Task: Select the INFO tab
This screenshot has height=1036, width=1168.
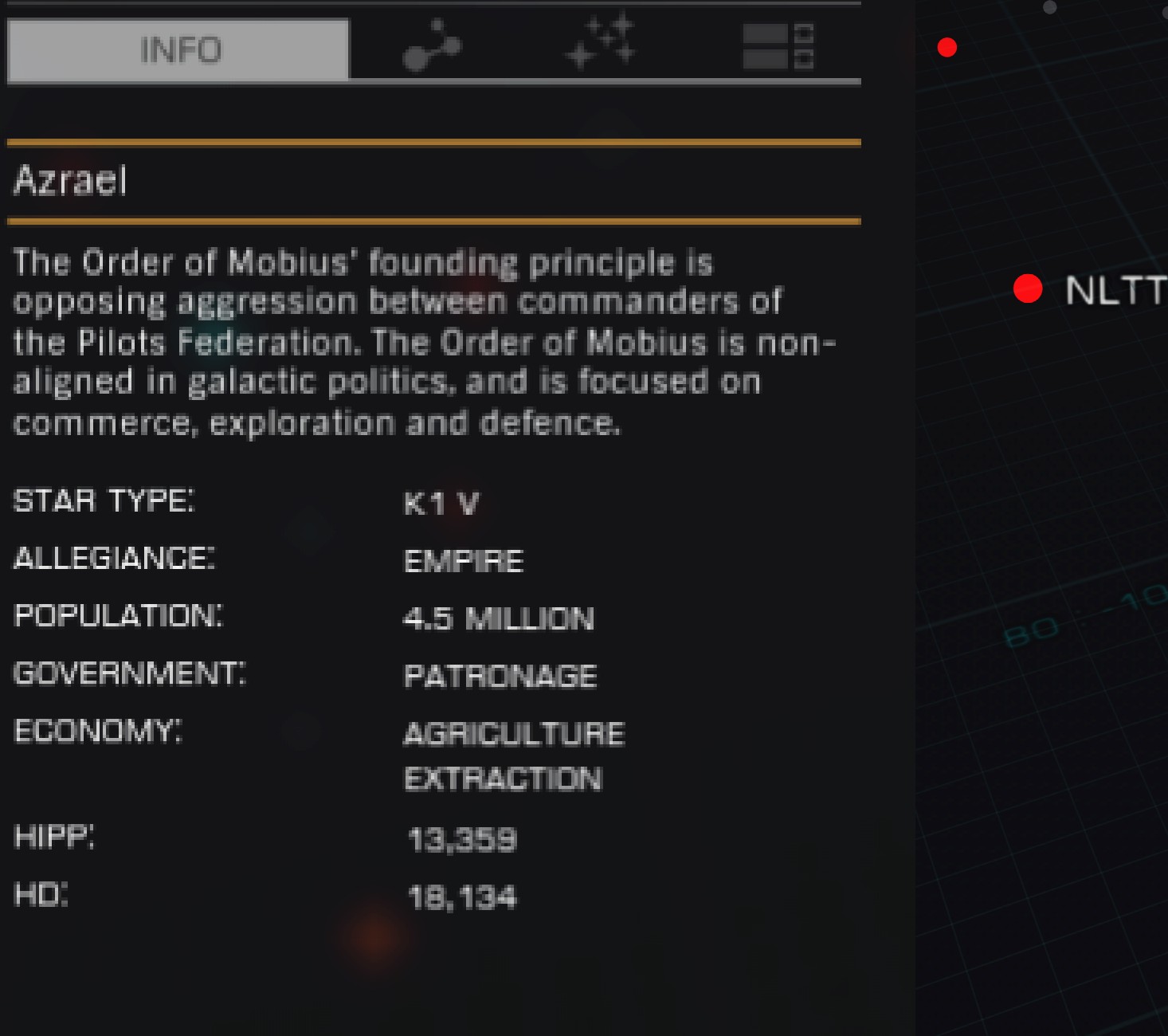Action: pos(178,49)
